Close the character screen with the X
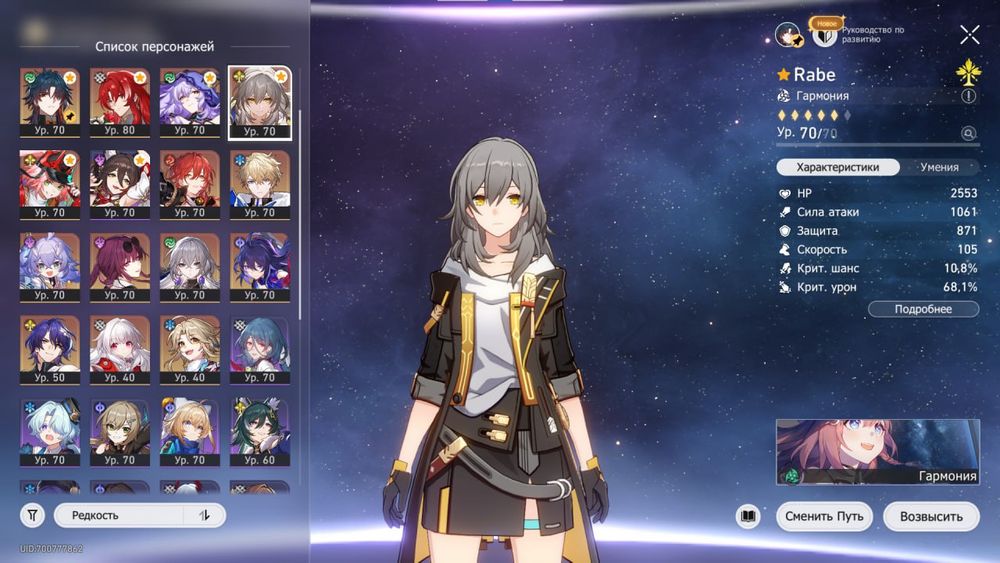 click(969, 35)
